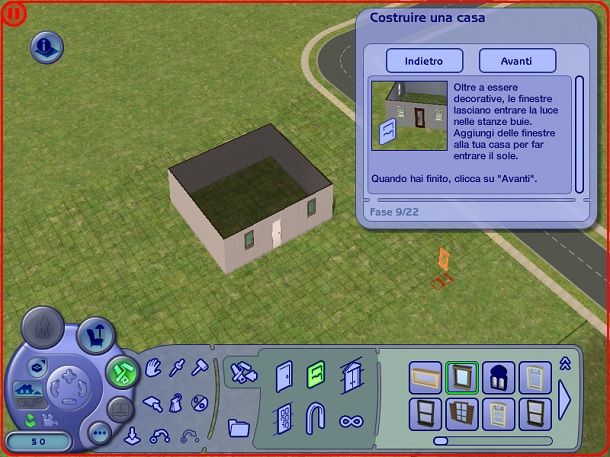Open the blue info icon
Viewport: 610px width, 457px height.
pos(47,46)
